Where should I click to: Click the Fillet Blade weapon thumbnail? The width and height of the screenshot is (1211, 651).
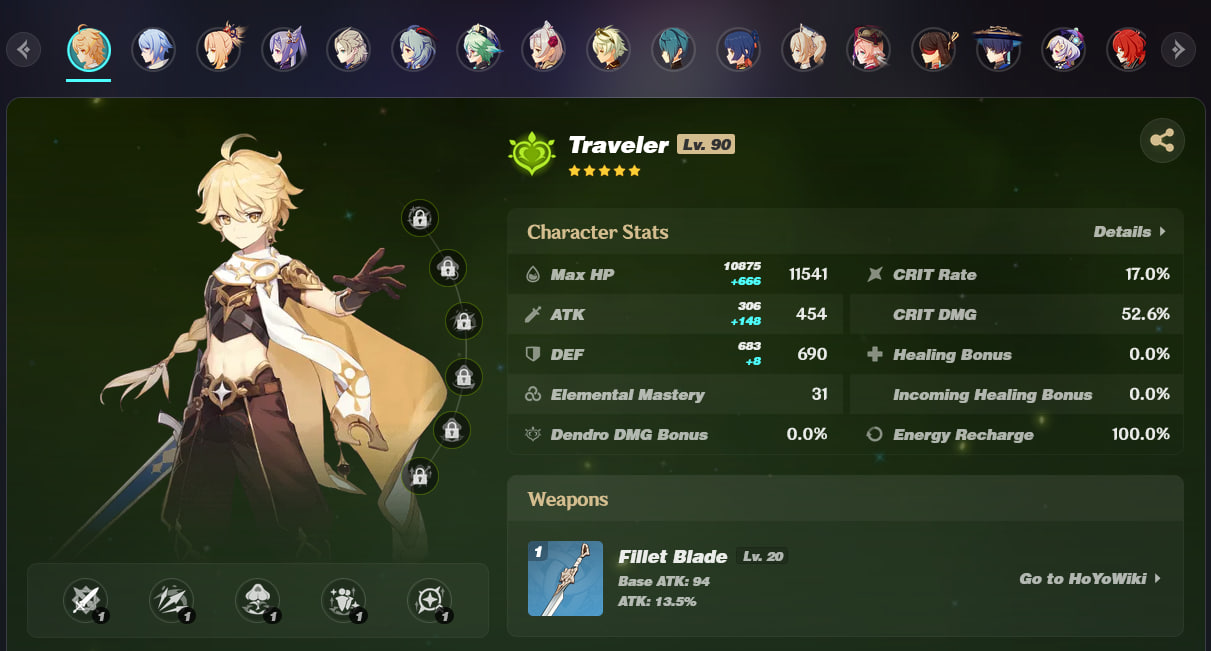(x=565, y=578)
